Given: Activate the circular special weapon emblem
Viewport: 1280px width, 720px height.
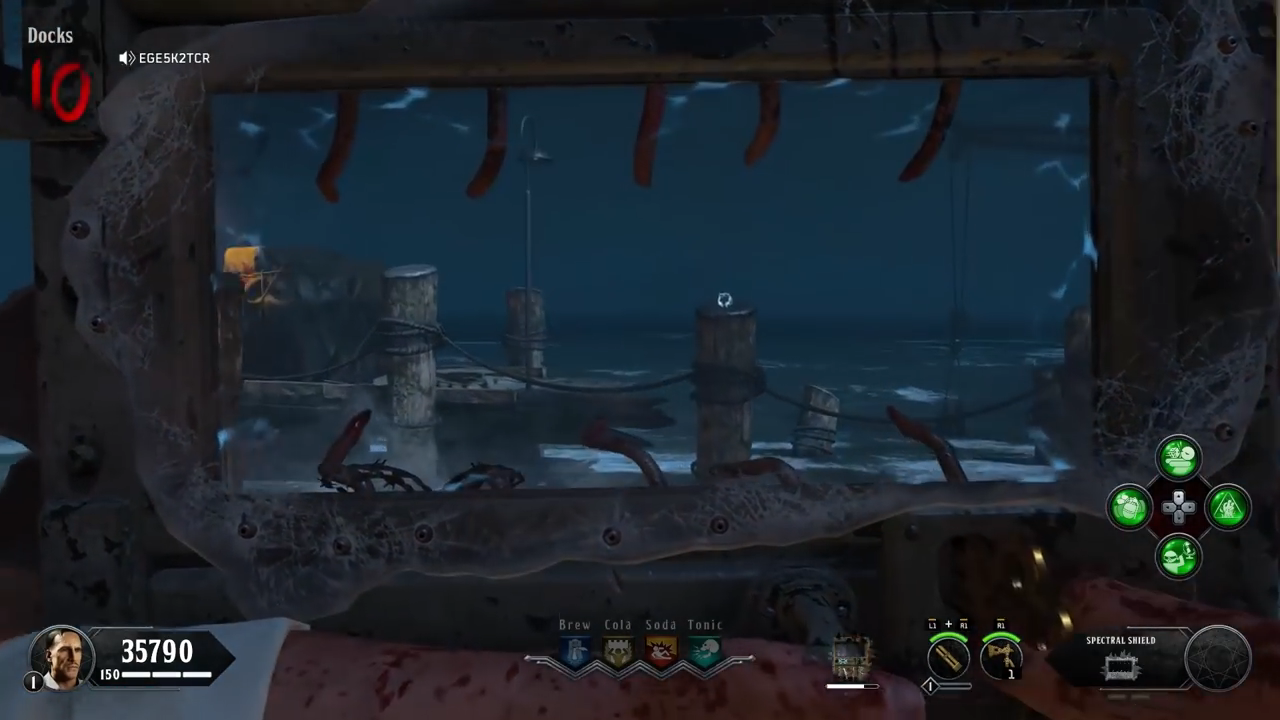Looking at the screenshot, I should 1217,659.
